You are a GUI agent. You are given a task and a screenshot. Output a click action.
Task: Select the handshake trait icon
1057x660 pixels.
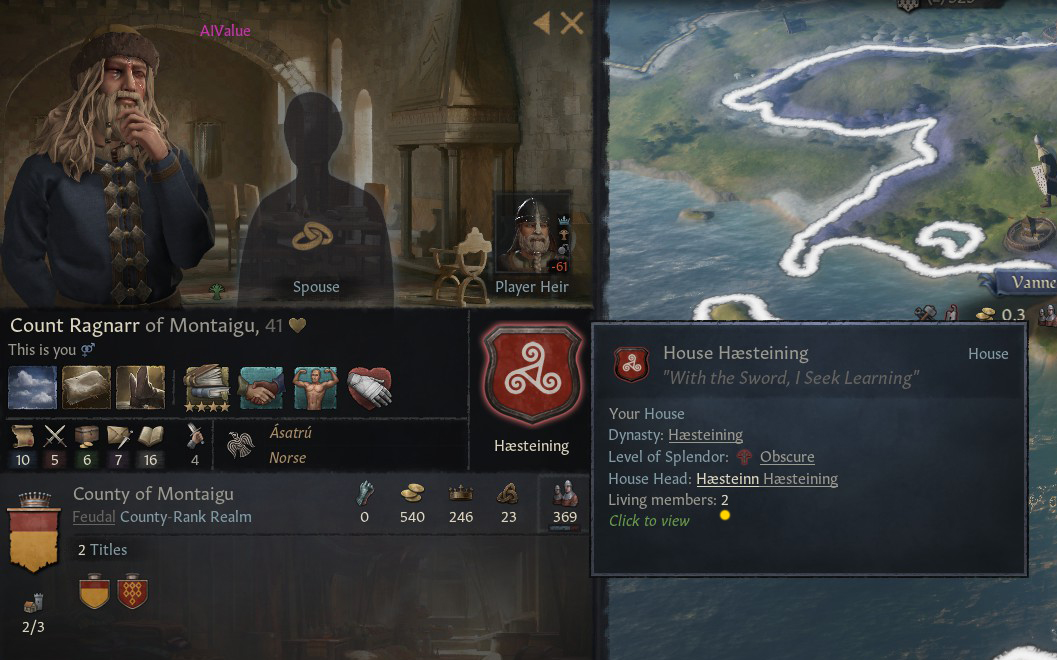click(261, 387)
